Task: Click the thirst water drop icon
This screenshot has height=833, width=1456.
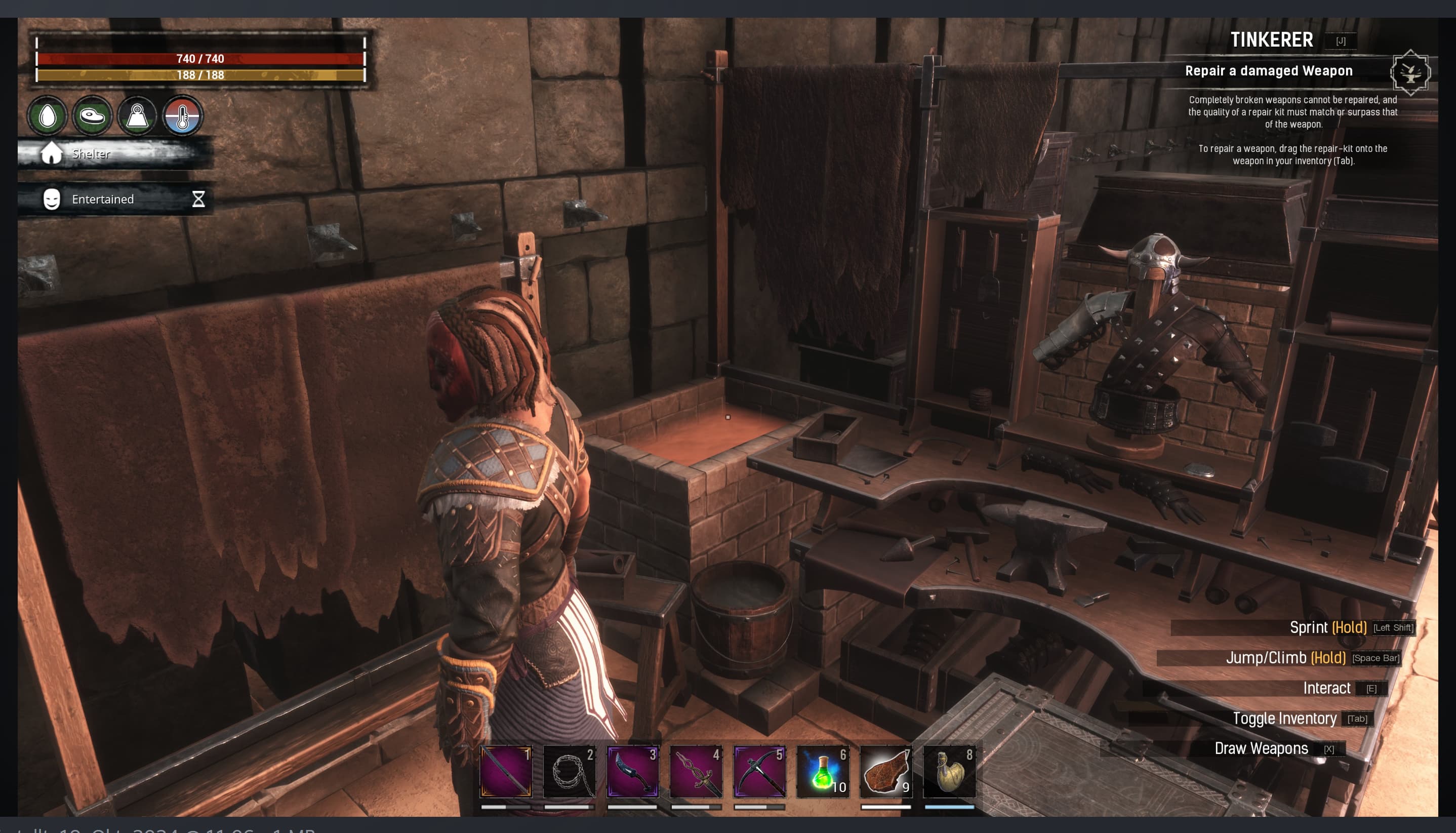Action: 48,115
